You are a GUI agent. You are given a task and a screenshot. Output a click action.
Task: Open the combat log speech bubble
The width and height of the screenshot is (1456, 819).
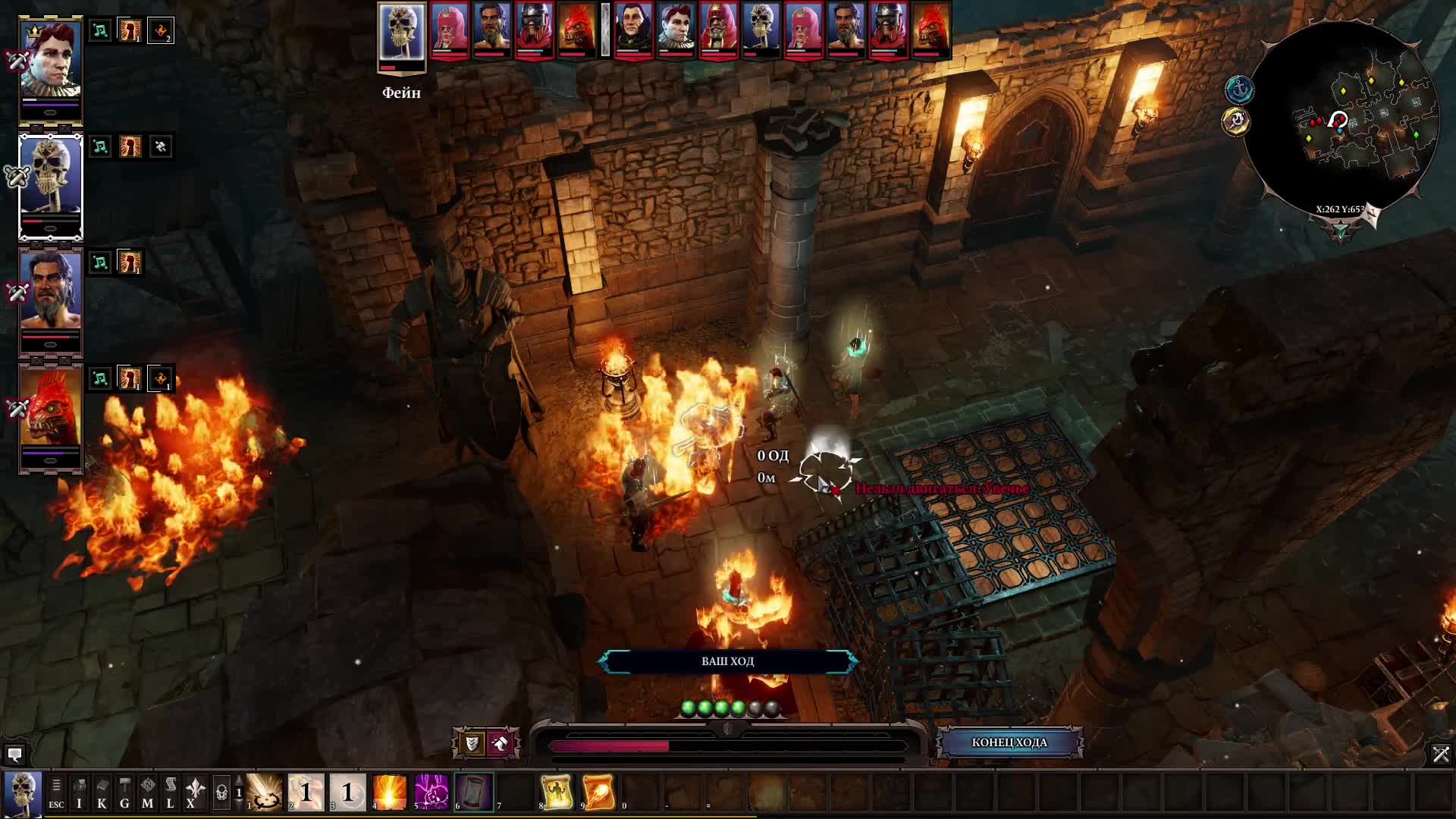(14, 755)
